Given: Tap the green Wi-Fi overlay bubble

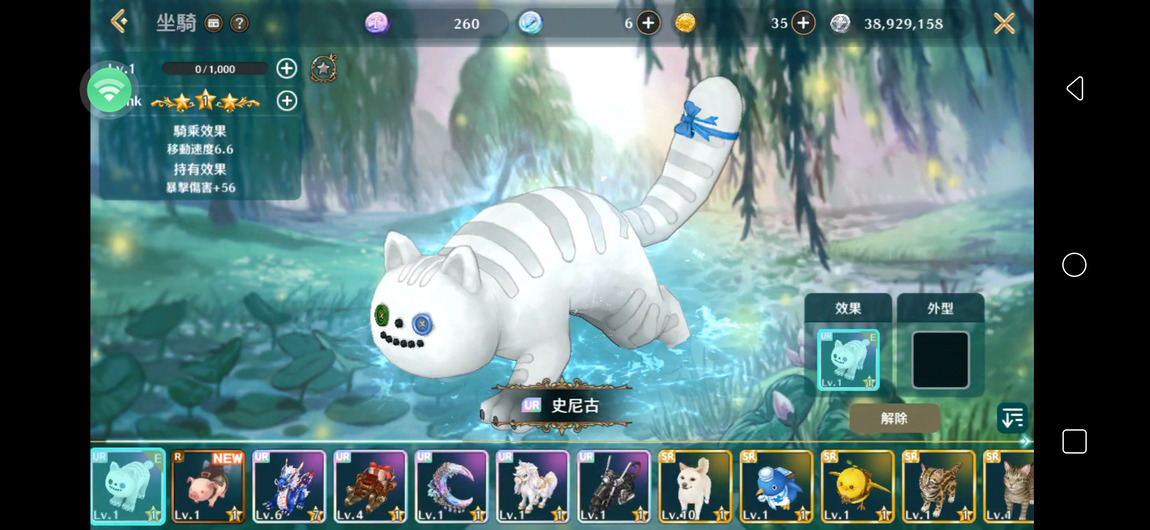Looking at the screenshot, I should coord(109,90).
